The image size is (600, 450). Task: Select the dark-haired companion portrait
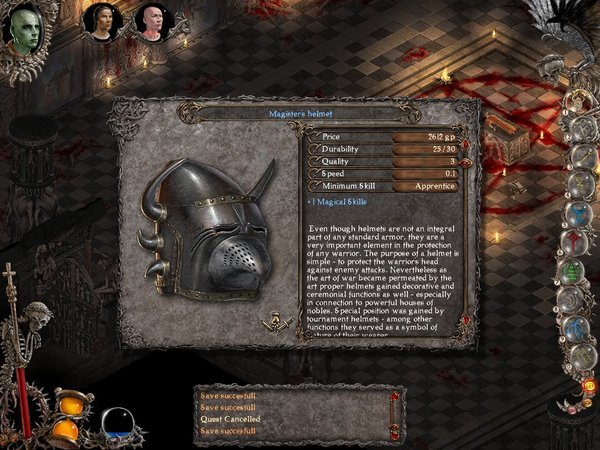(x=100, y=20)
